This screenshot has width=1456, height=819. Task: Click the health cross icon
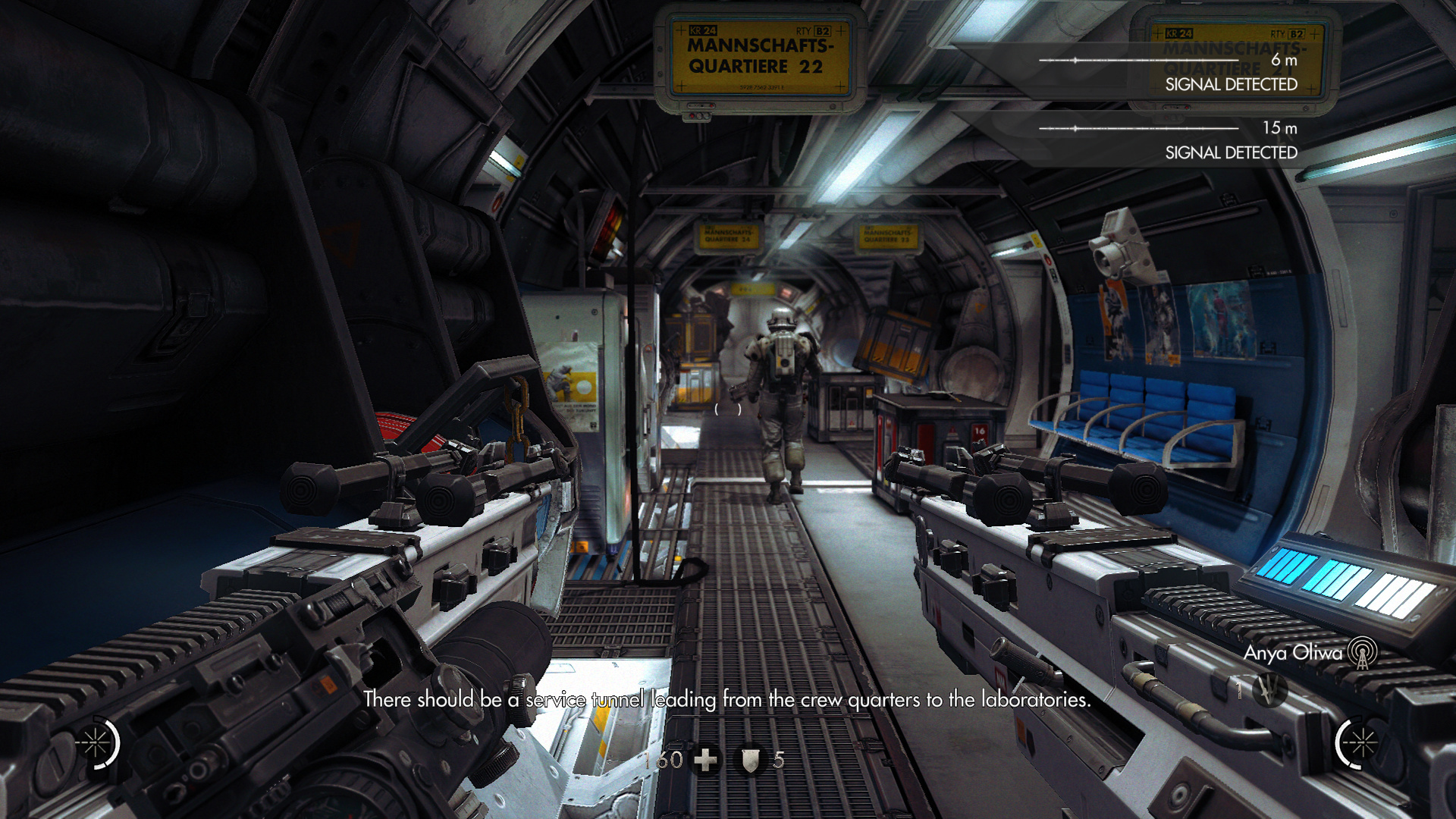tap(706, 760)
